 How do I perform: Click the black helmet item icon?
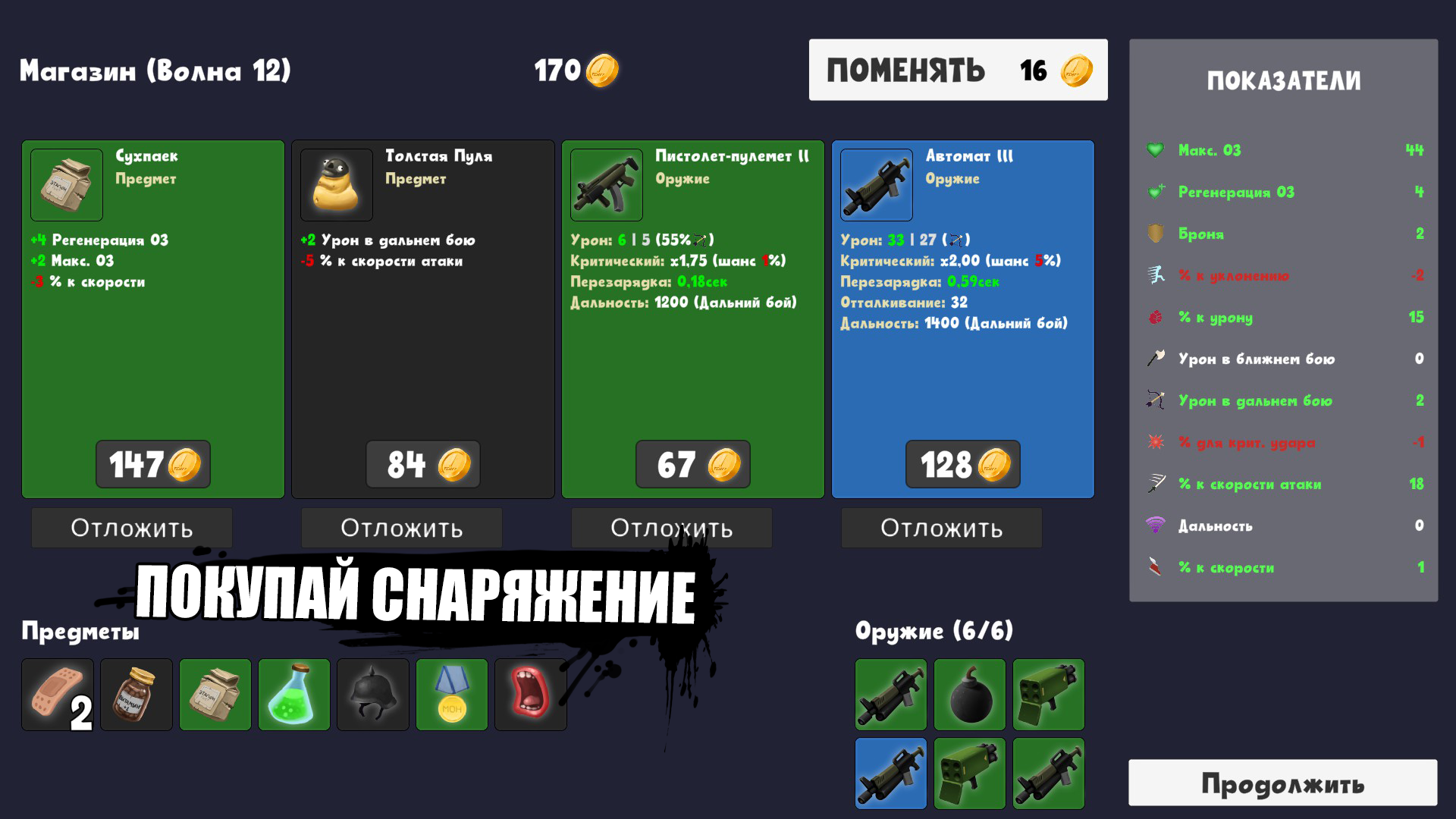pyautogui.click(x=374, y=694)
